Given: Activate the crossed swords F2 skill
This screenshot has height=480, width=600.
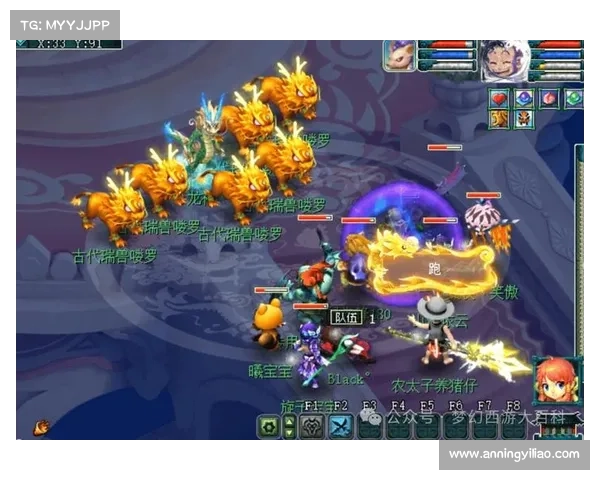Looking at the screenshot, I should coord(341,426).
